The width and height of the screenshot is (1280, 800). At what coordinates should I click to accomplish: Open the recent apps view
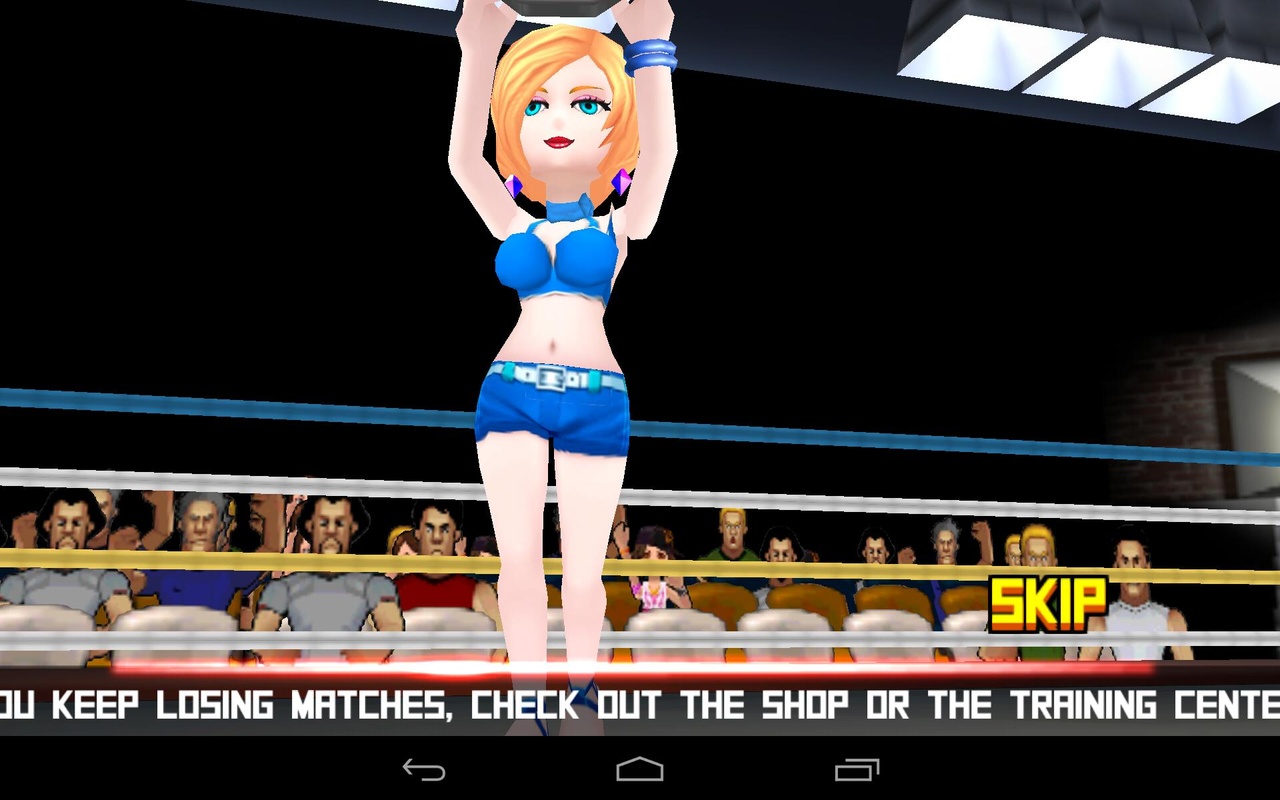pyautogui.click(x=857, y=769)
